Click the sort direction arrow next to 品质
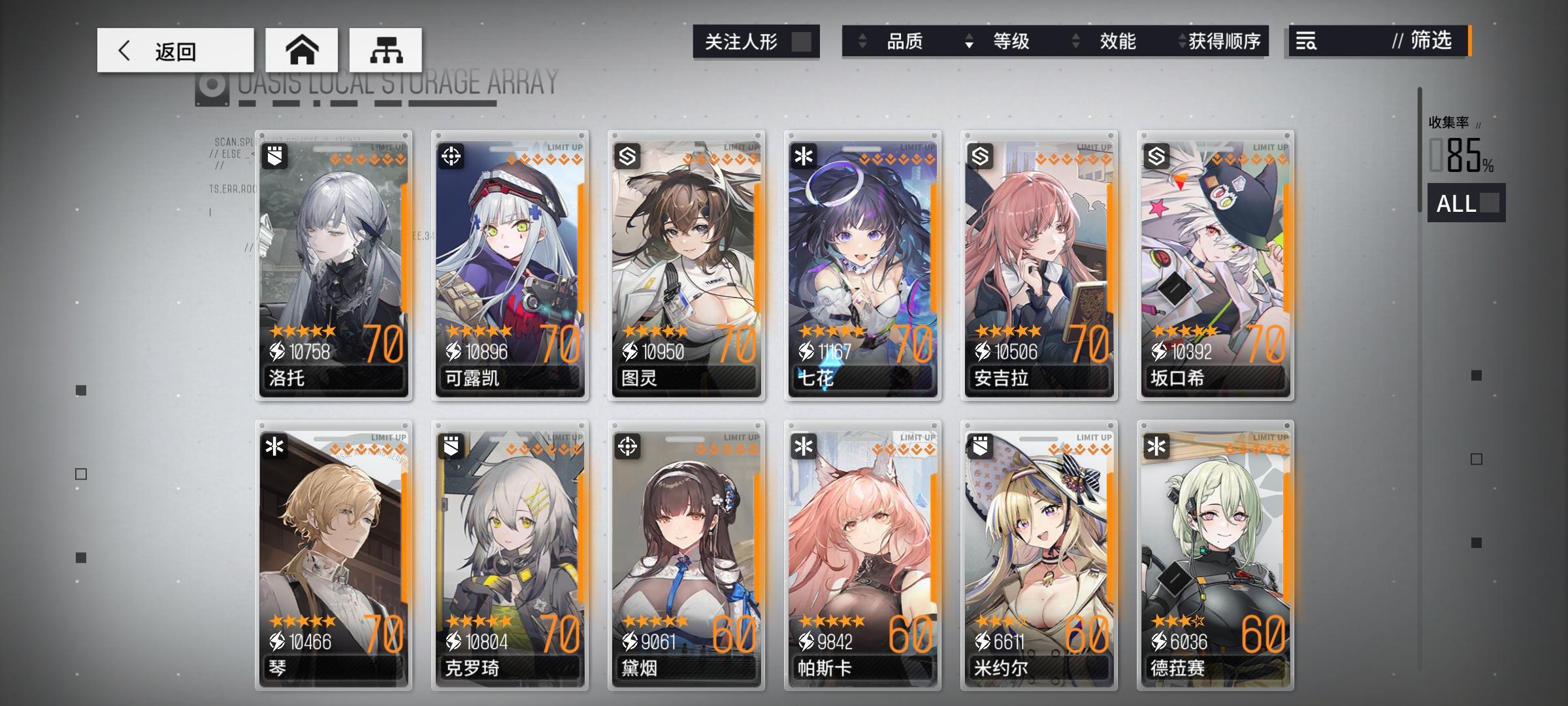The image size is (1568, 706). (x=862, y=41)
